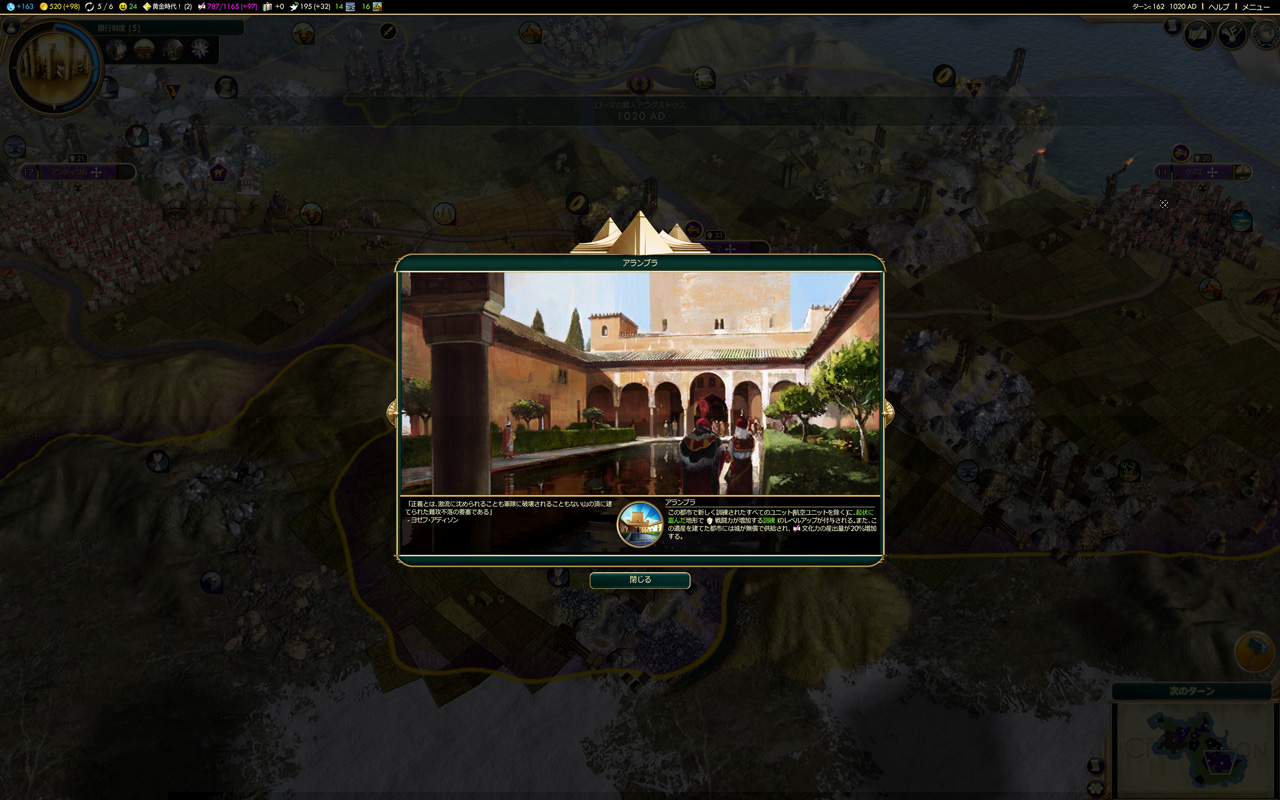The image size is (1280, 800).
Task: Click the science per turn readout
Action: pos(20,6)
